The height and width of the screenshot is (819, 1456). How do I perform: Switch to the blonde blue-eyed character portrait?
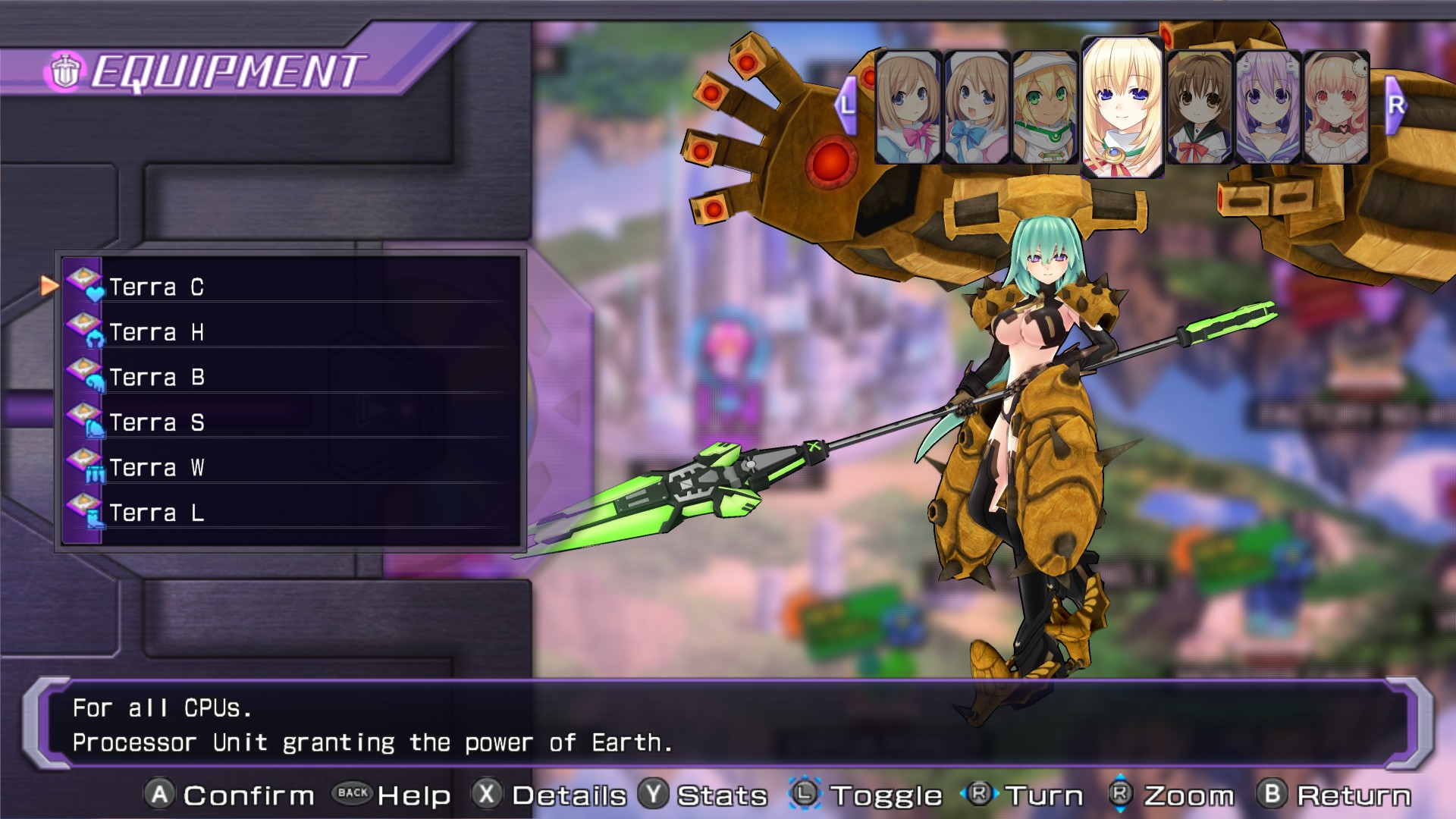(1122, 108)
